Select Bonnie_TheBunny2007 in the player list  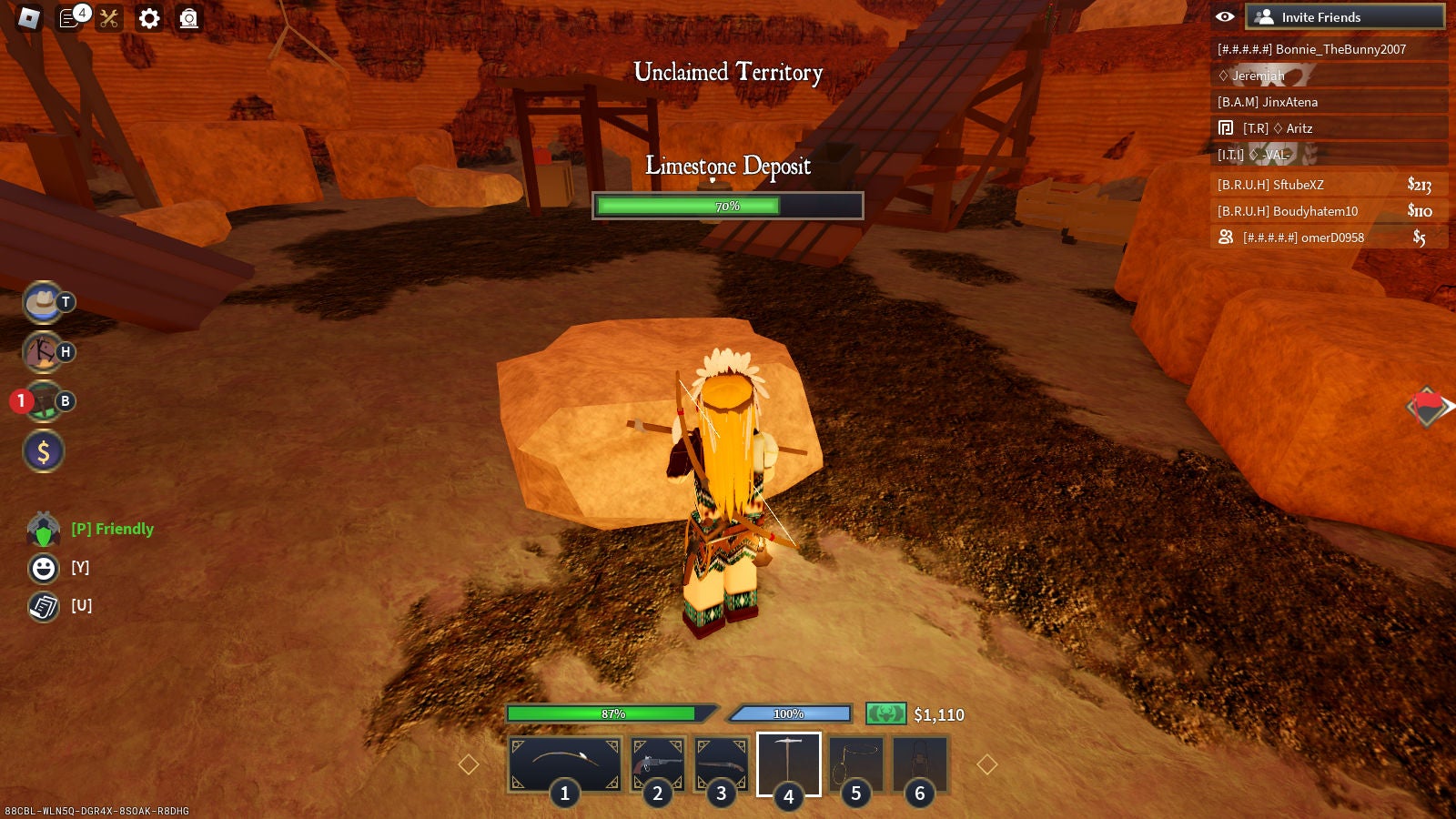pyautogui.click(x=1329, y=49)
